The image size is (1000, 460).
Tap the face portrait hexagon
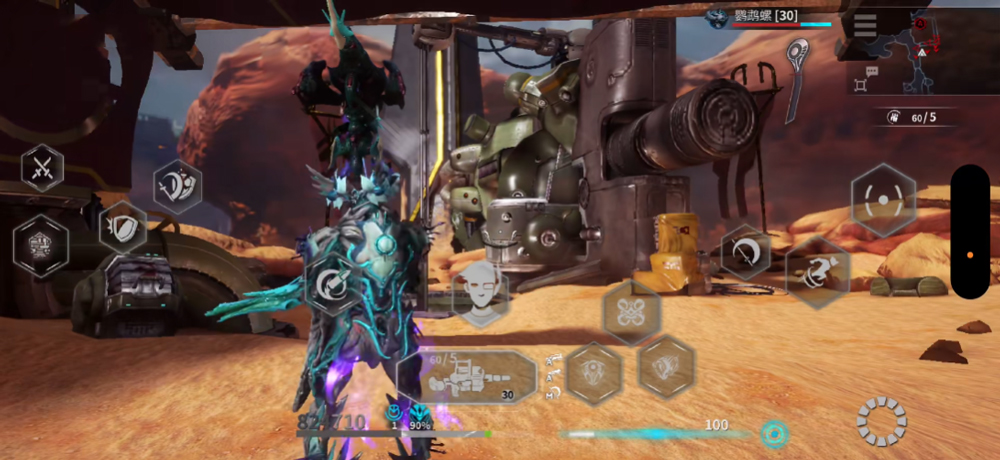(480, 293)
